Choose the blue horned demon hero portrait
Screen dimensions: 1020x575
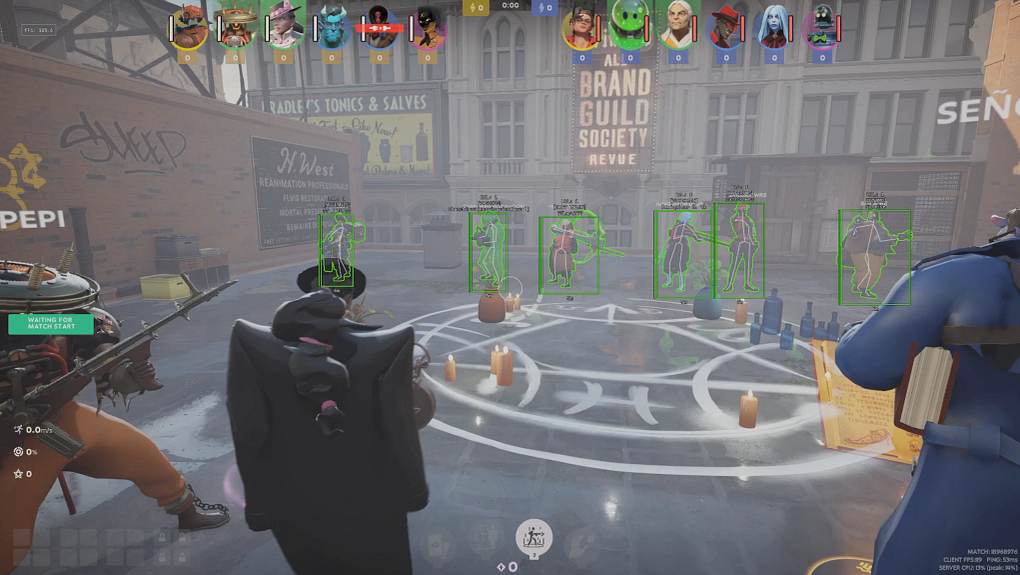pos(332,28)
